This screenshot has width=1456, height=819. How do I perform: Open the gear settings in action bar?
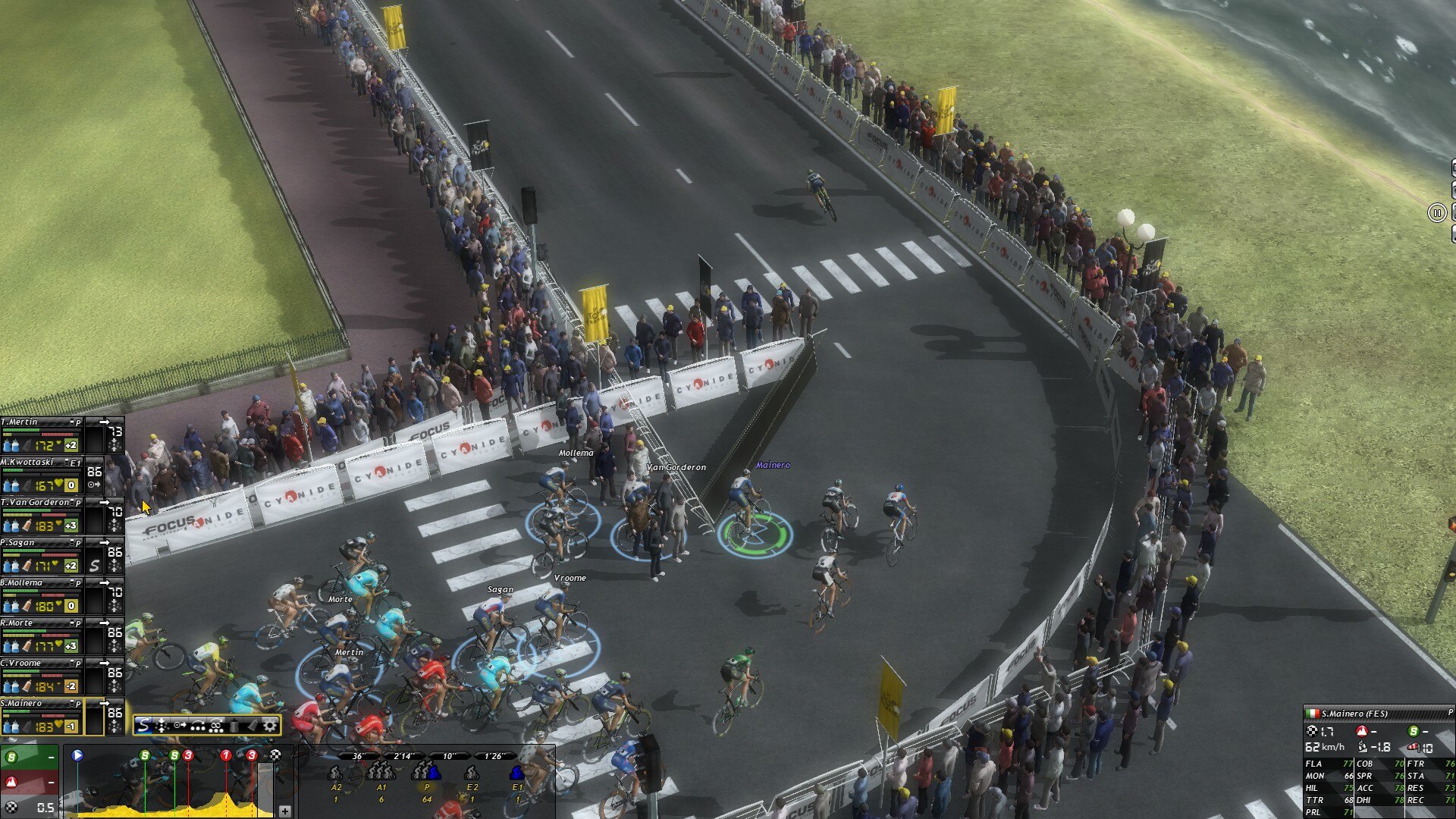tap(270, 726)
